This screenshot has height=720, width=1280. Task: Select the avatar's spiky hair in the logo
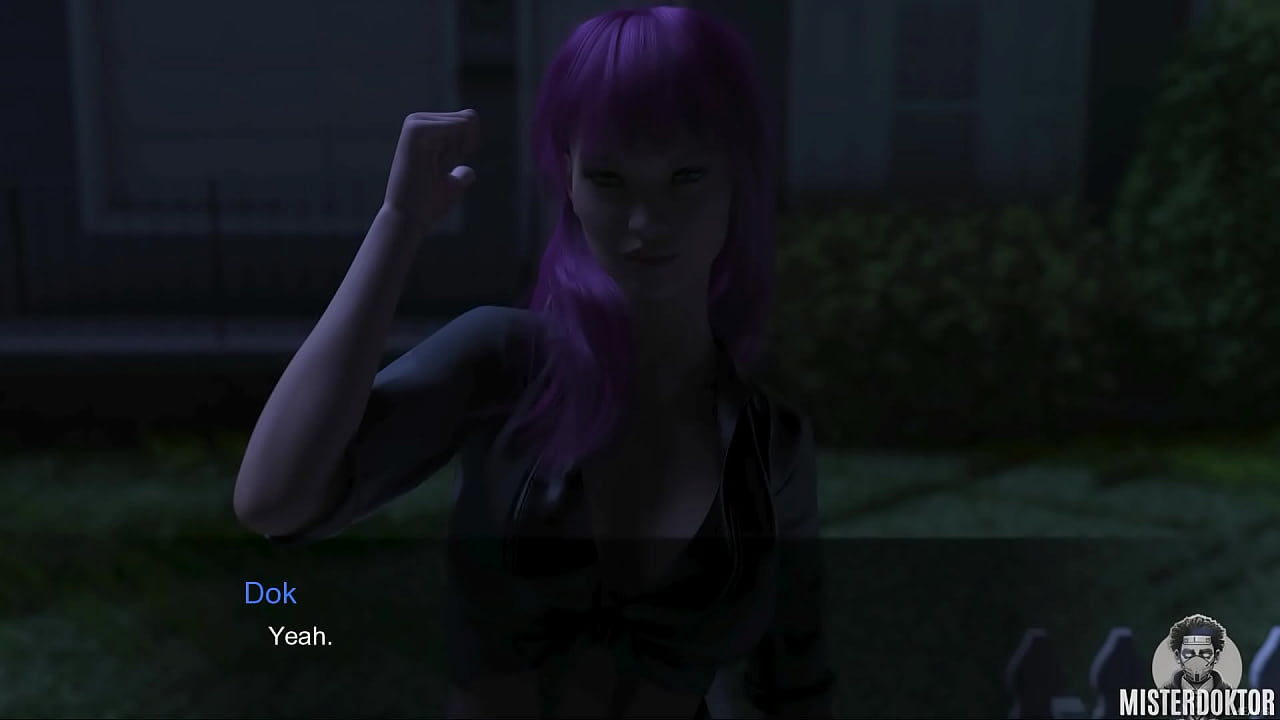[x=1197, y=623]
